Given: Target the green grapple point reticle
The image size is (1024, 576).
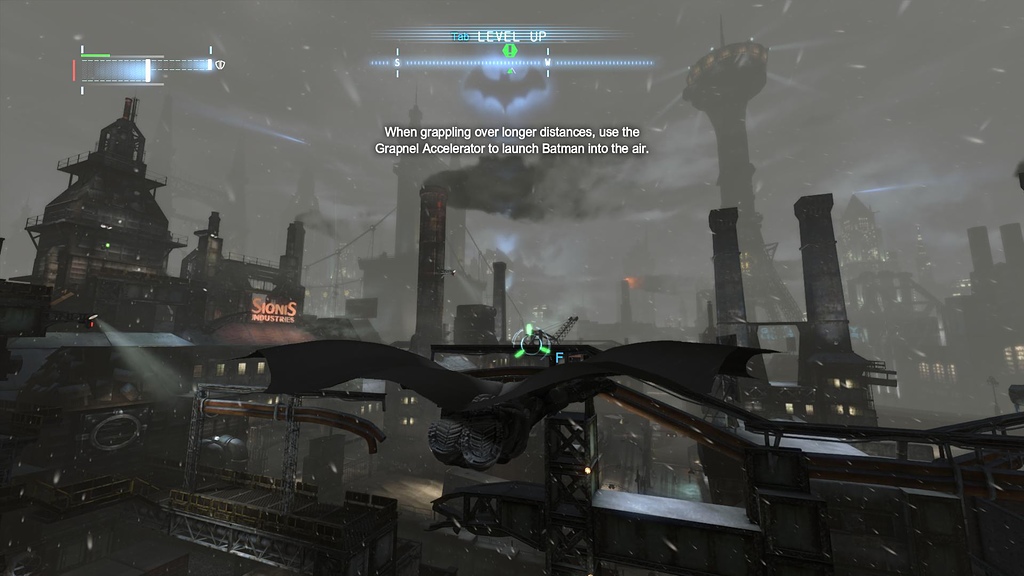Looking at the screenshot, I should [x=532, y=343].
